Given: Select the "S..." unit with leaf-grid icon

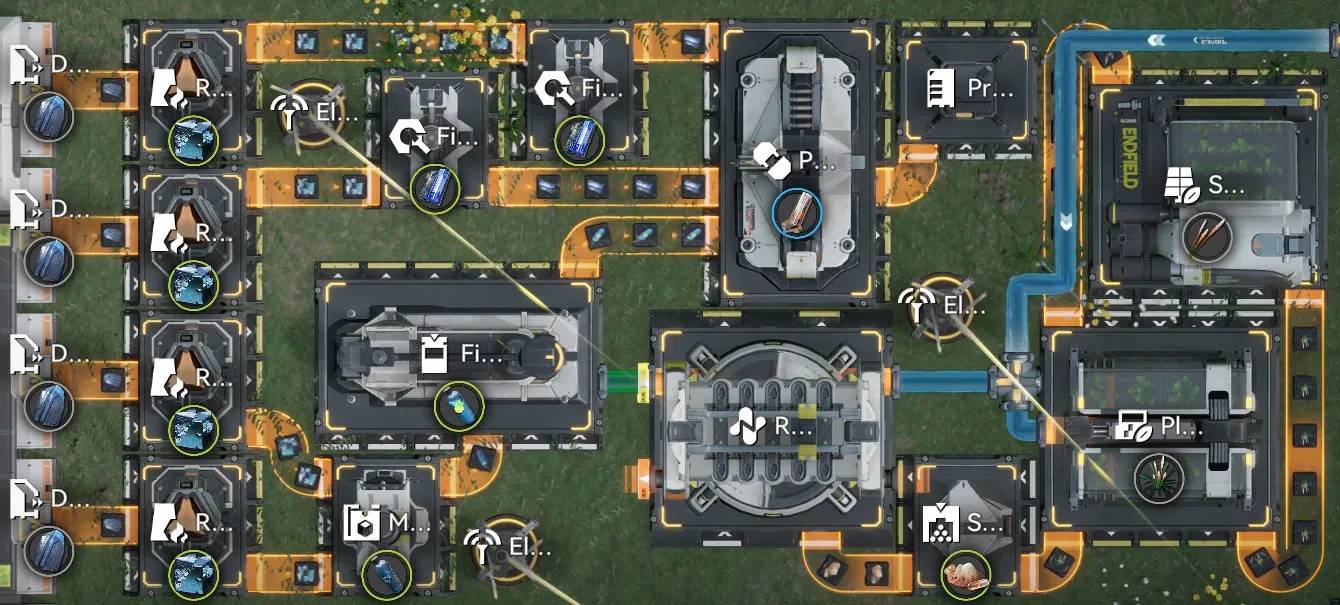Looking at the screenshot, I should pos(1206,185).
